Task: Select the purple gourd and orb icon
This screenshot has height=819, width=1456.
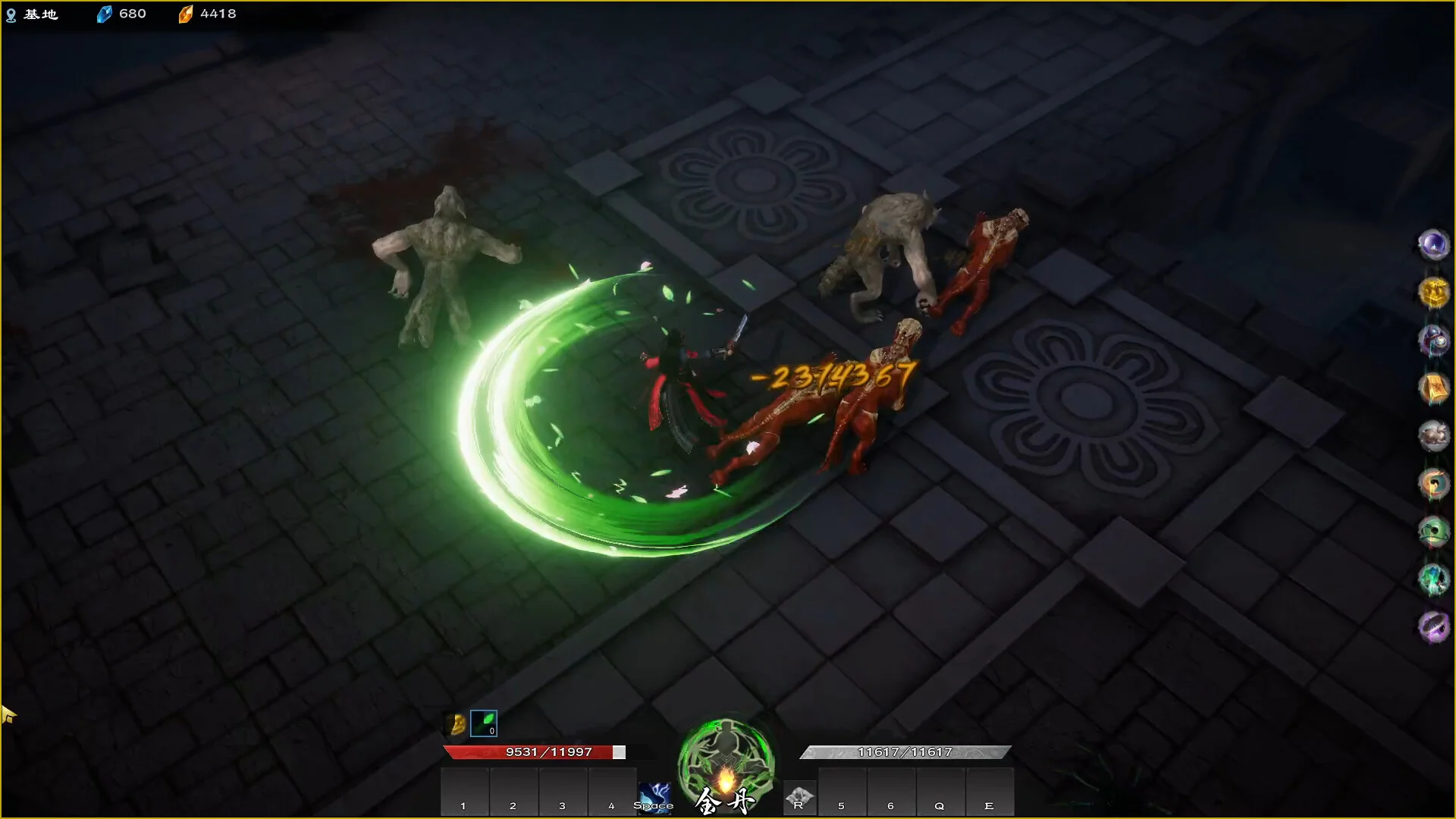Action: pos(1433,340)
